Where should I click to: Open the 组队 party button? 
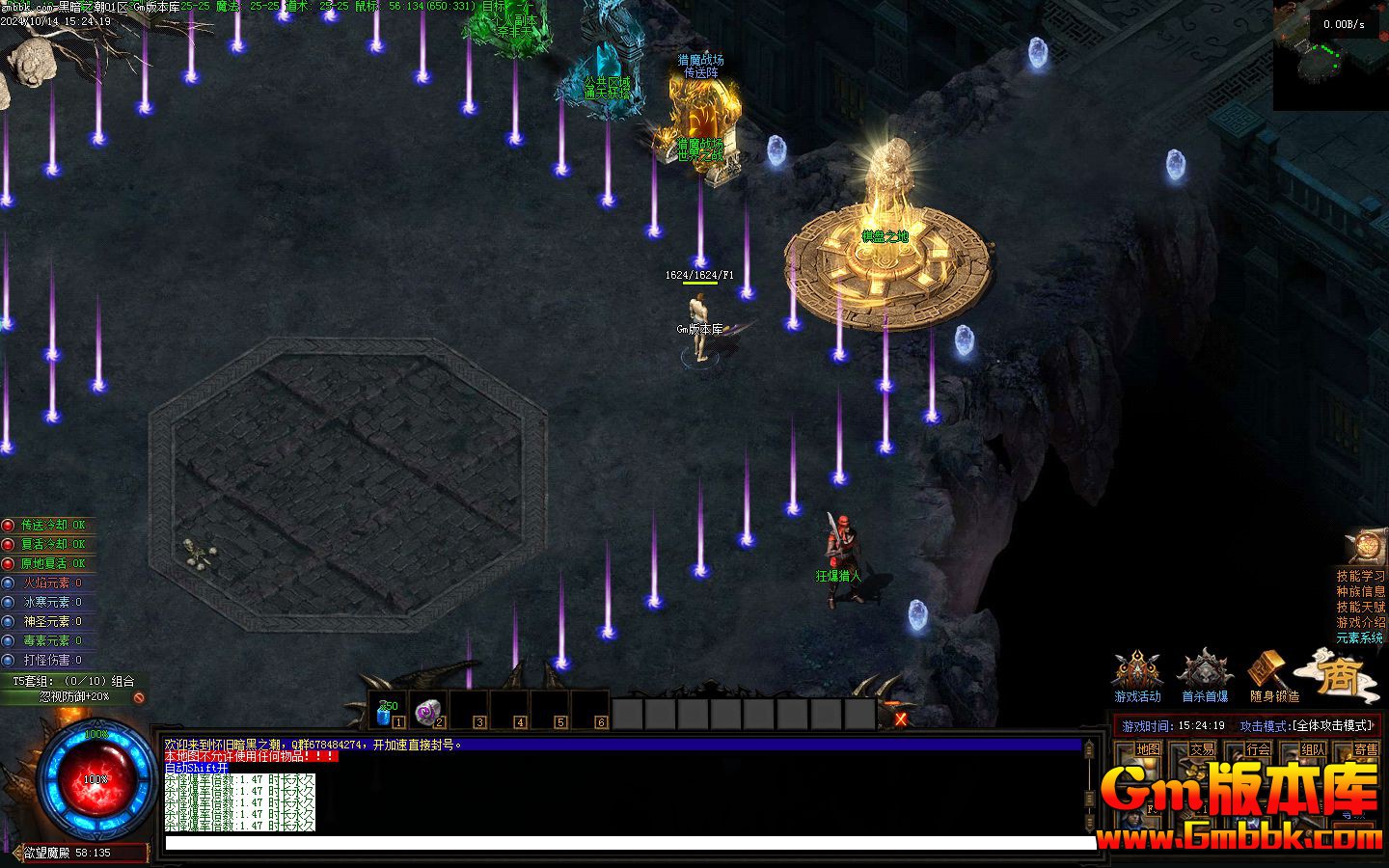coord(1313,749)
